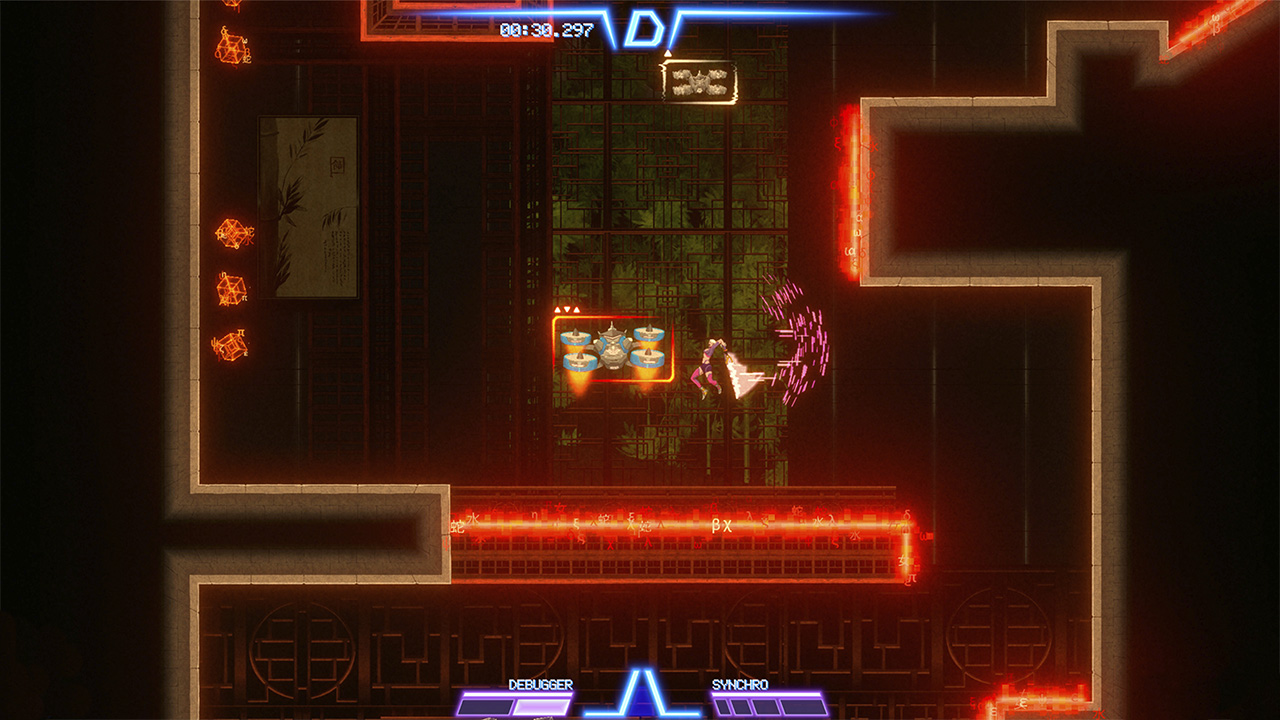
Task: Expand the small triangles above the enemy group
Action: (566, 309)
